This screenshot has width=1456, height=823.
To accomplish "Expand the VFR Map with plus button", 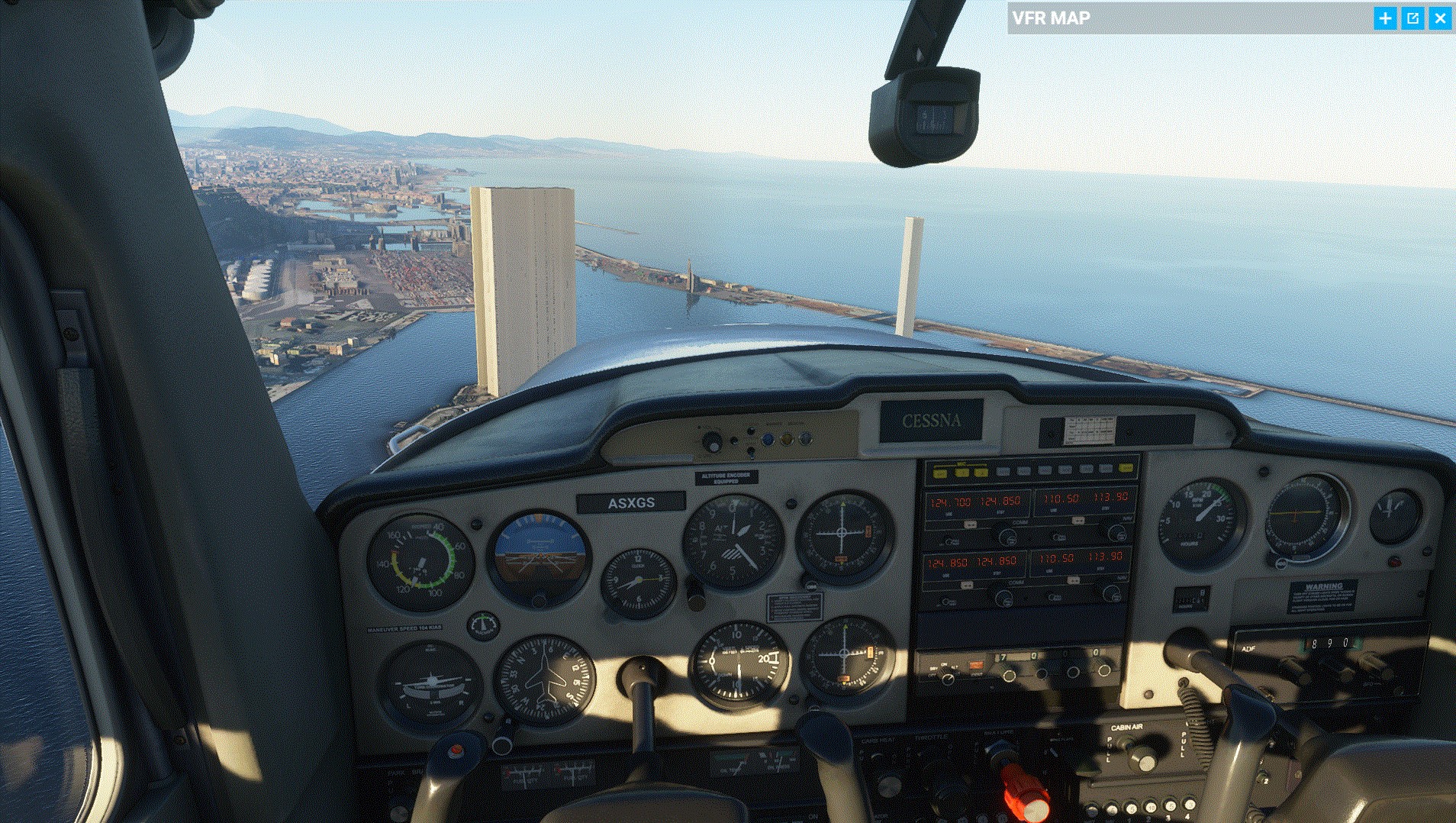I will tap(1385, 18).
